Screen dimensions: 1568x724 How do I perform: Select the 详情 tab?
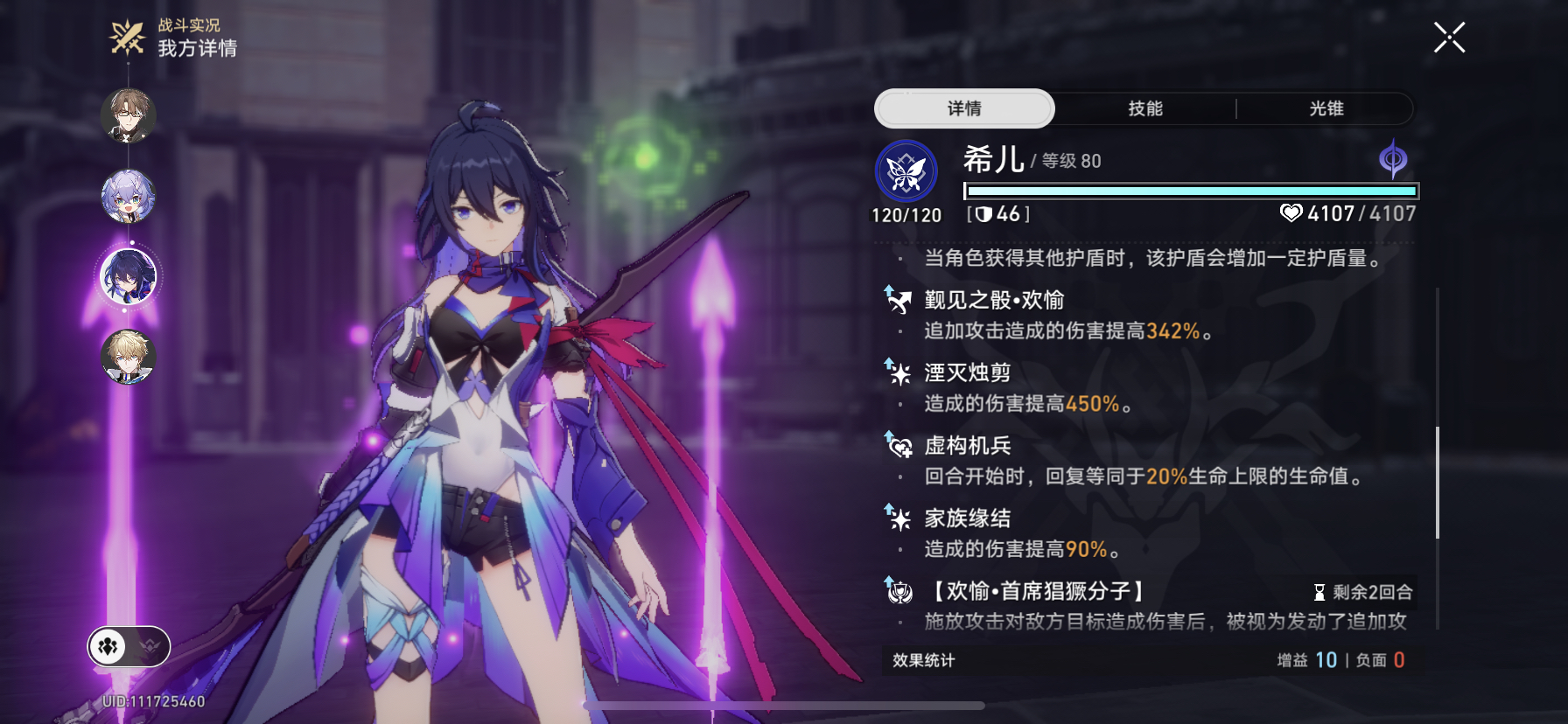(x=964, y=108)
